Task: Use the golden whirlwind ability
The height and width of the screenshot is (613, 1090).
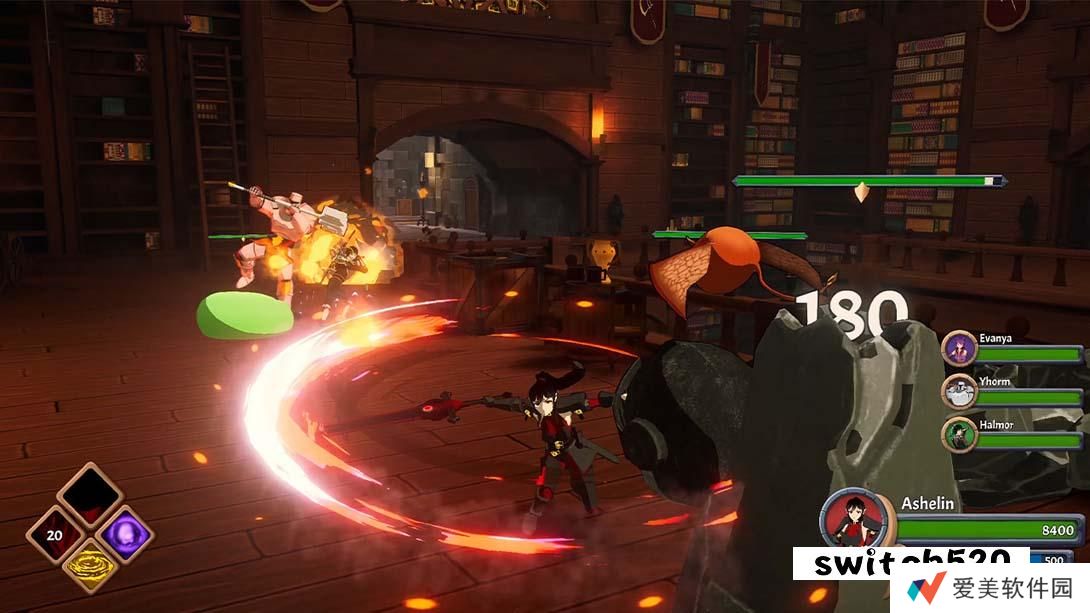Action: (90, 566)
